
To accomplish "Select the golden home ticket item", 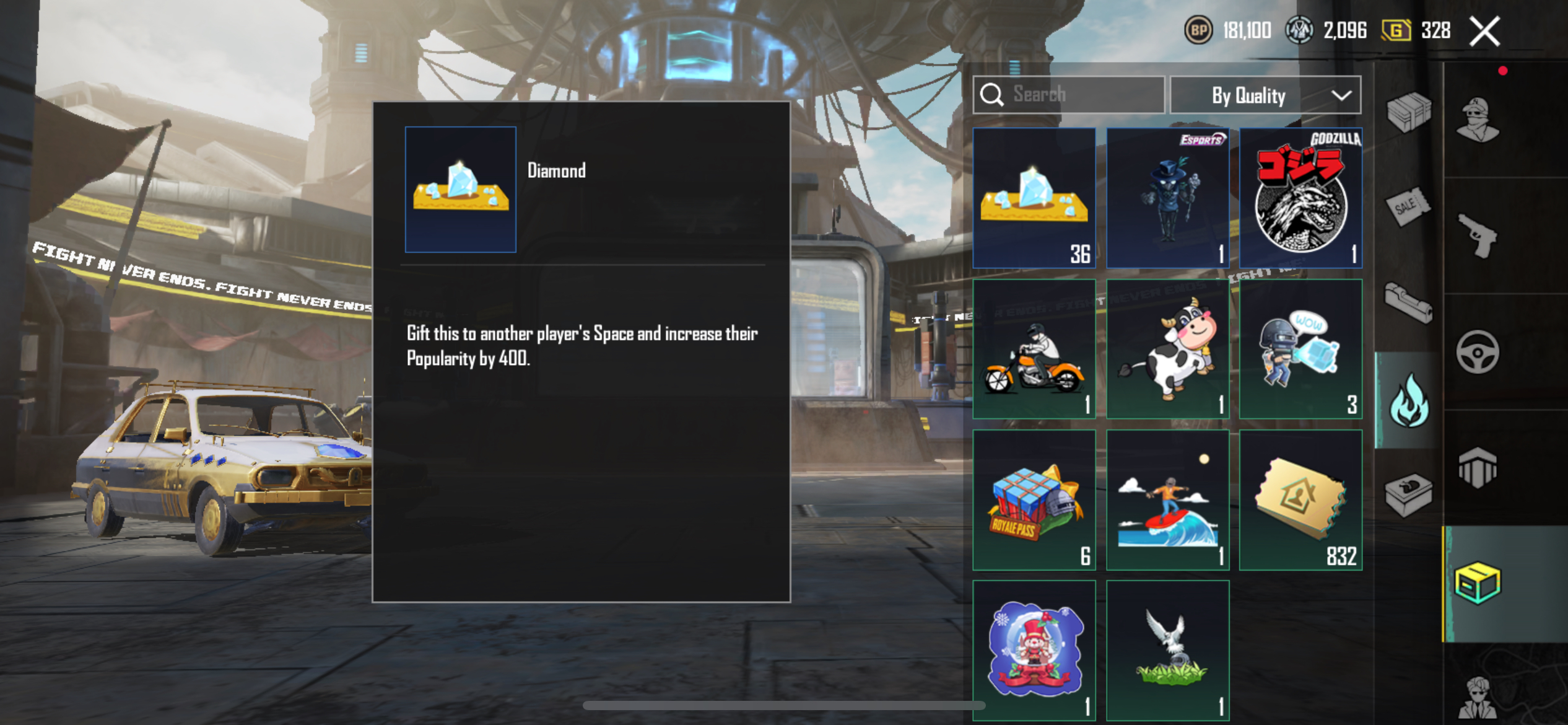I will [1300, 499].
